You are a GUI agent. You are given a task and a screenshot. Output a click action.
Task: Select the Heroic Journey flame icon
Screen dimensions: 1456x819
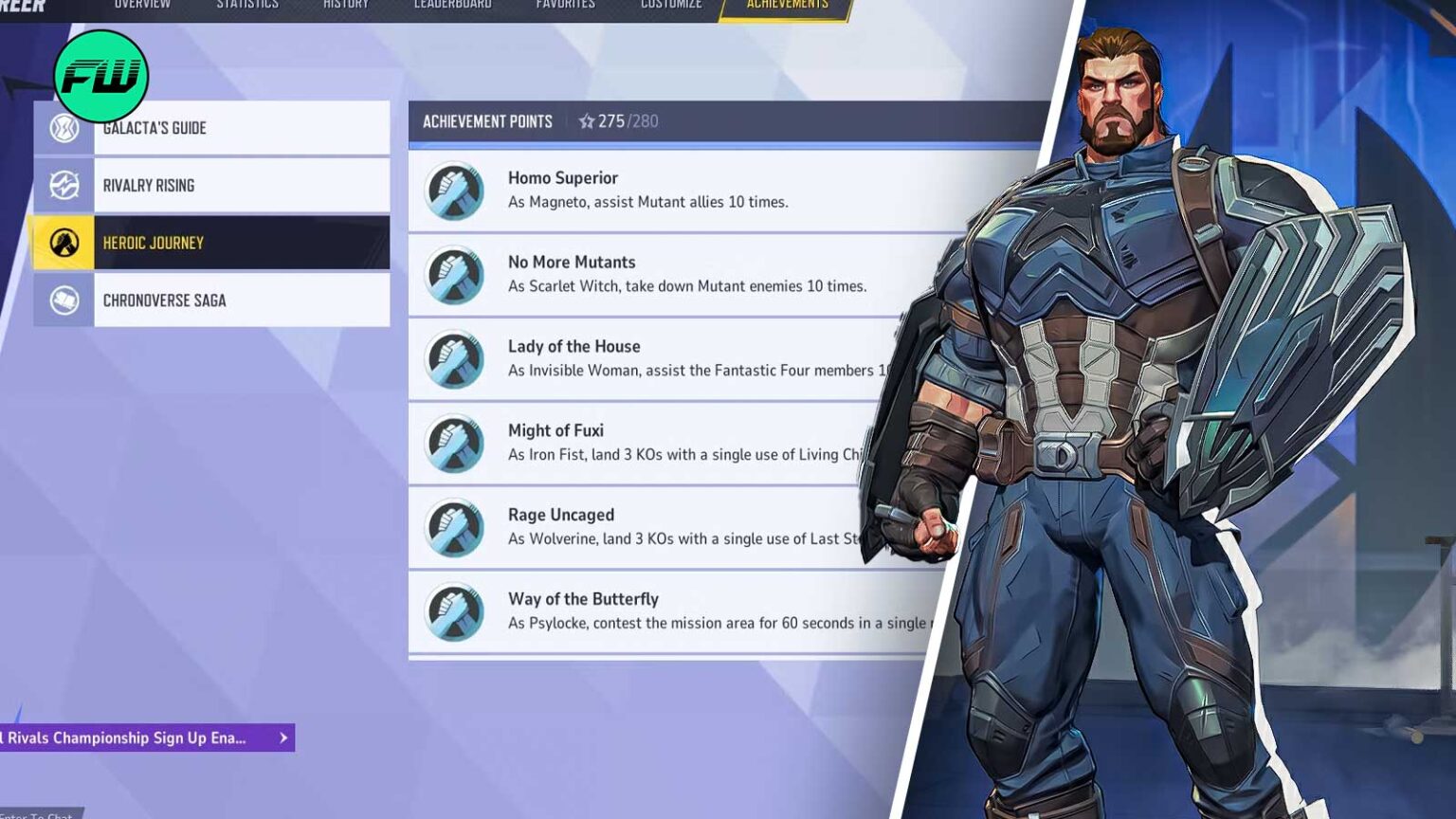63,243
